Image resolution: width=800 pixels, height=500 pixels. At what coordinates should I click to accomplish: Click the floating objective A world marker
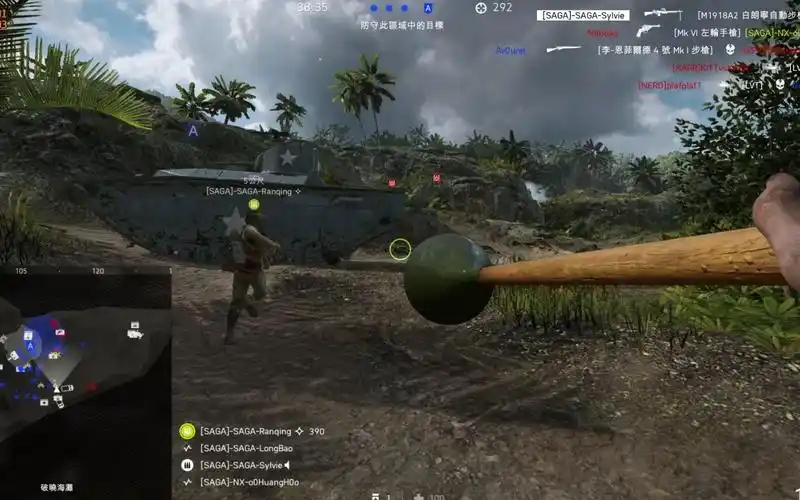coord(193,130)
